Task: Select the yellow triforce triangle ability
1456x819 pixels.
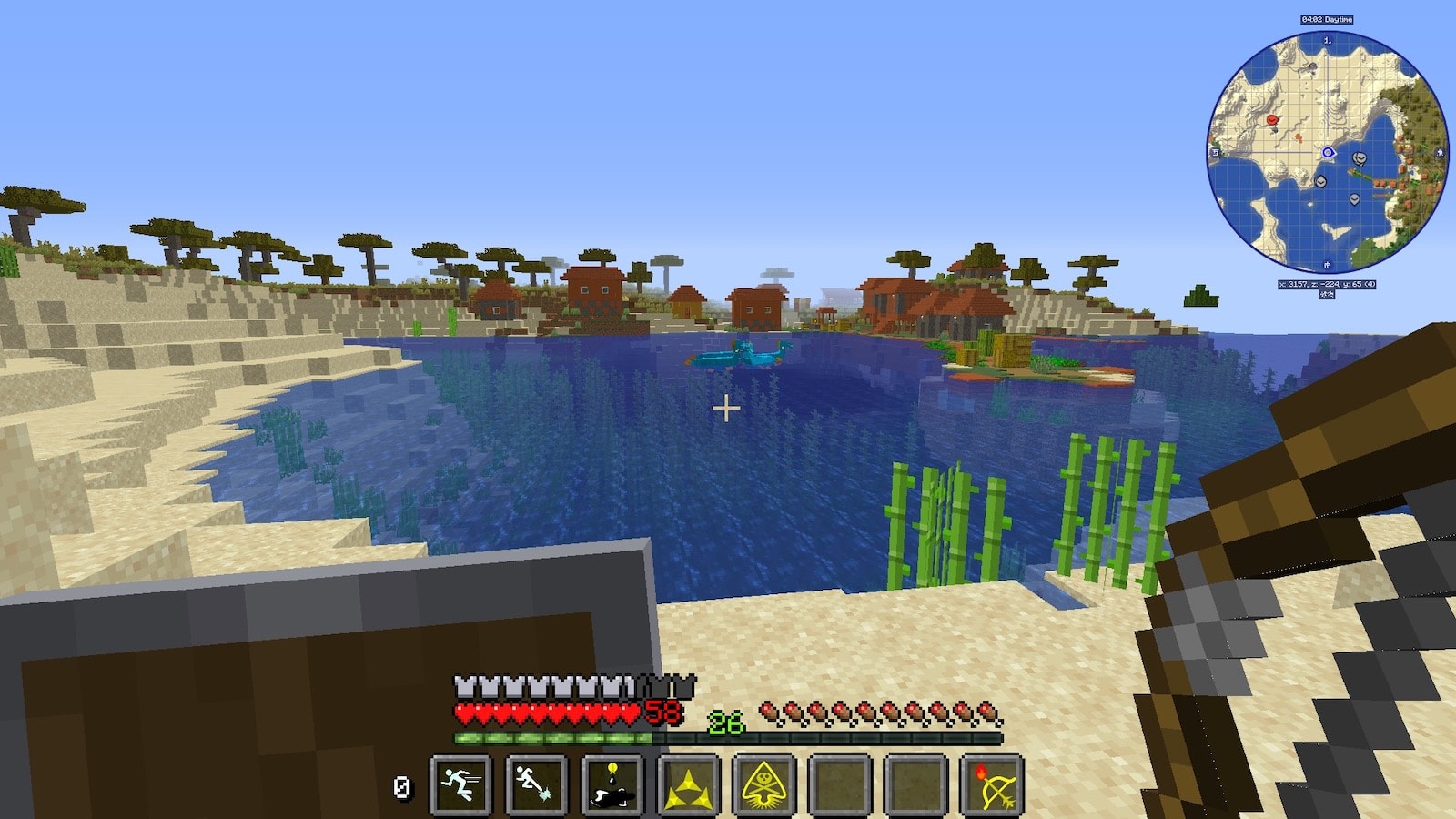Action: [689, 784]
